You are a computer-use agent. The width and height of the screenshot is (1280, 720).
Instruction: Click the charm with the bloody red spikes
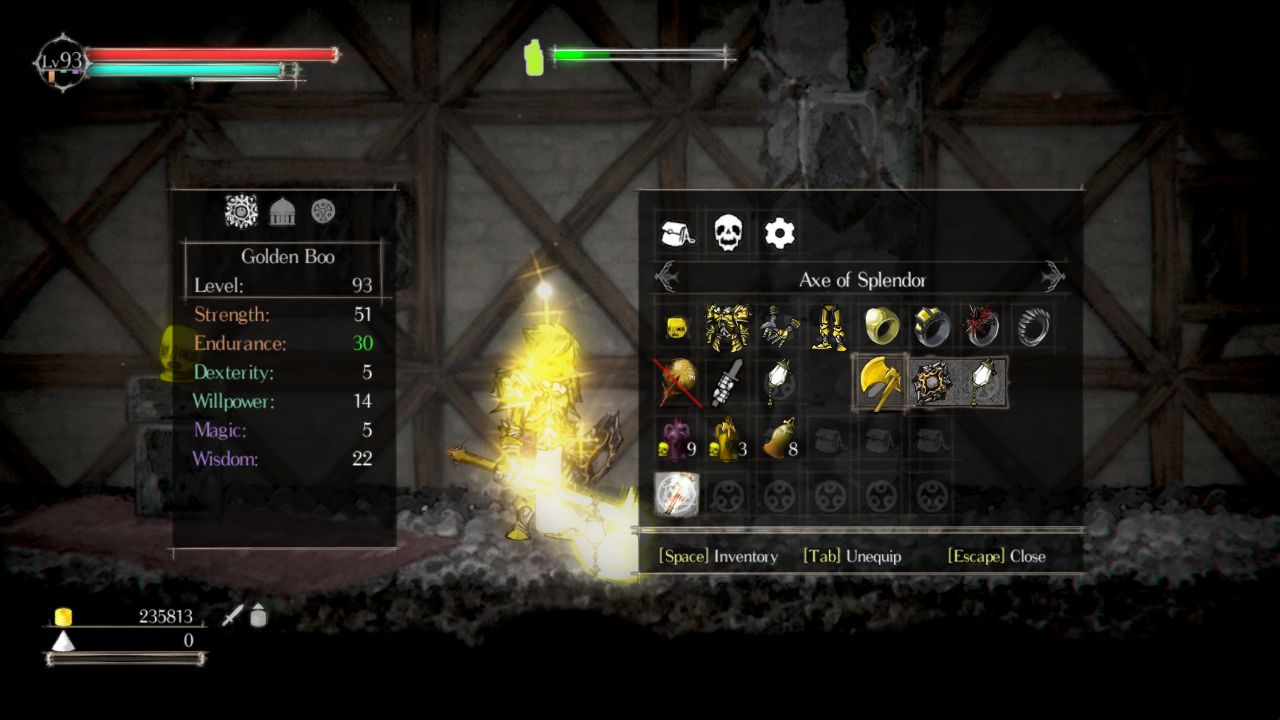982,325
